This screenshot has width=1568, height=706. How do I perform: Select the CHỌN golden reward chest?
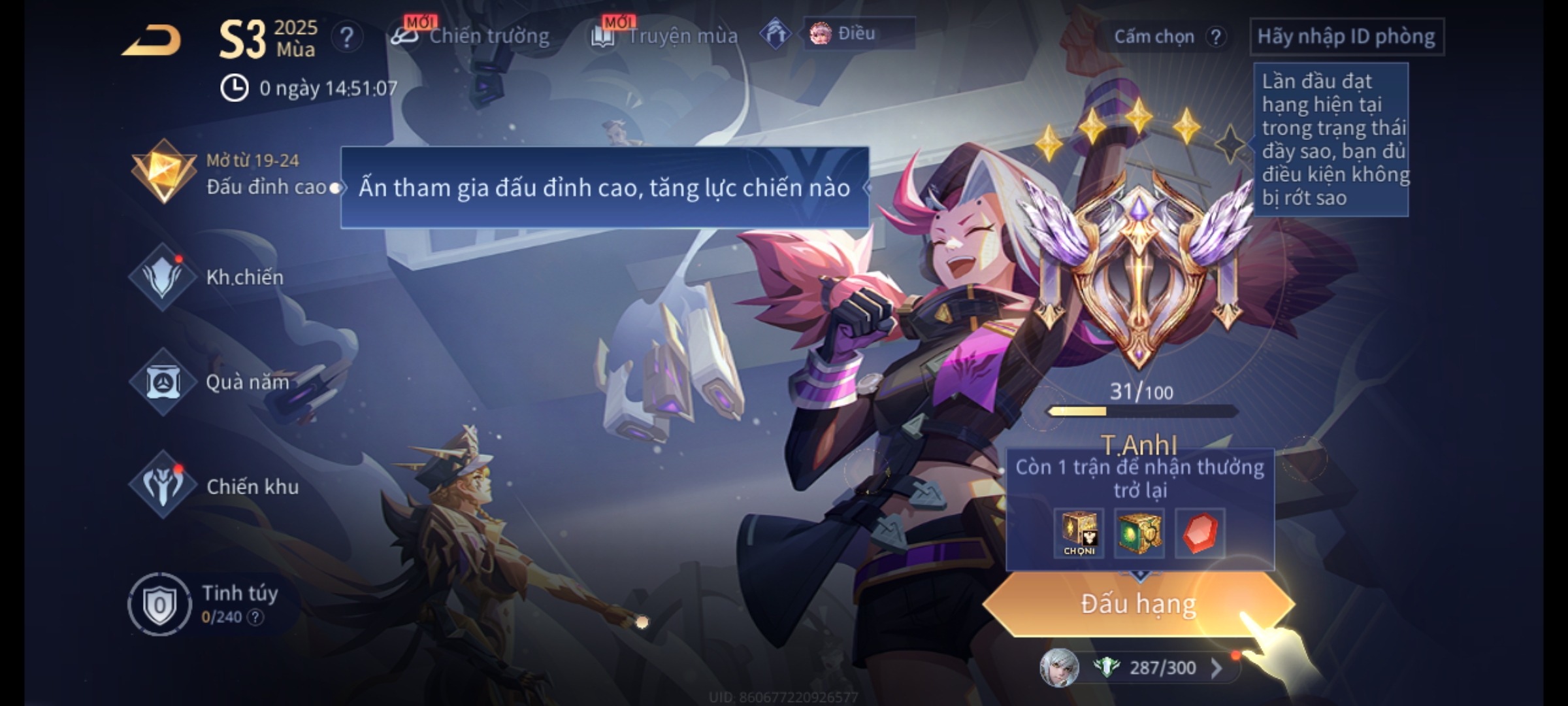[x=1079, y=533]
